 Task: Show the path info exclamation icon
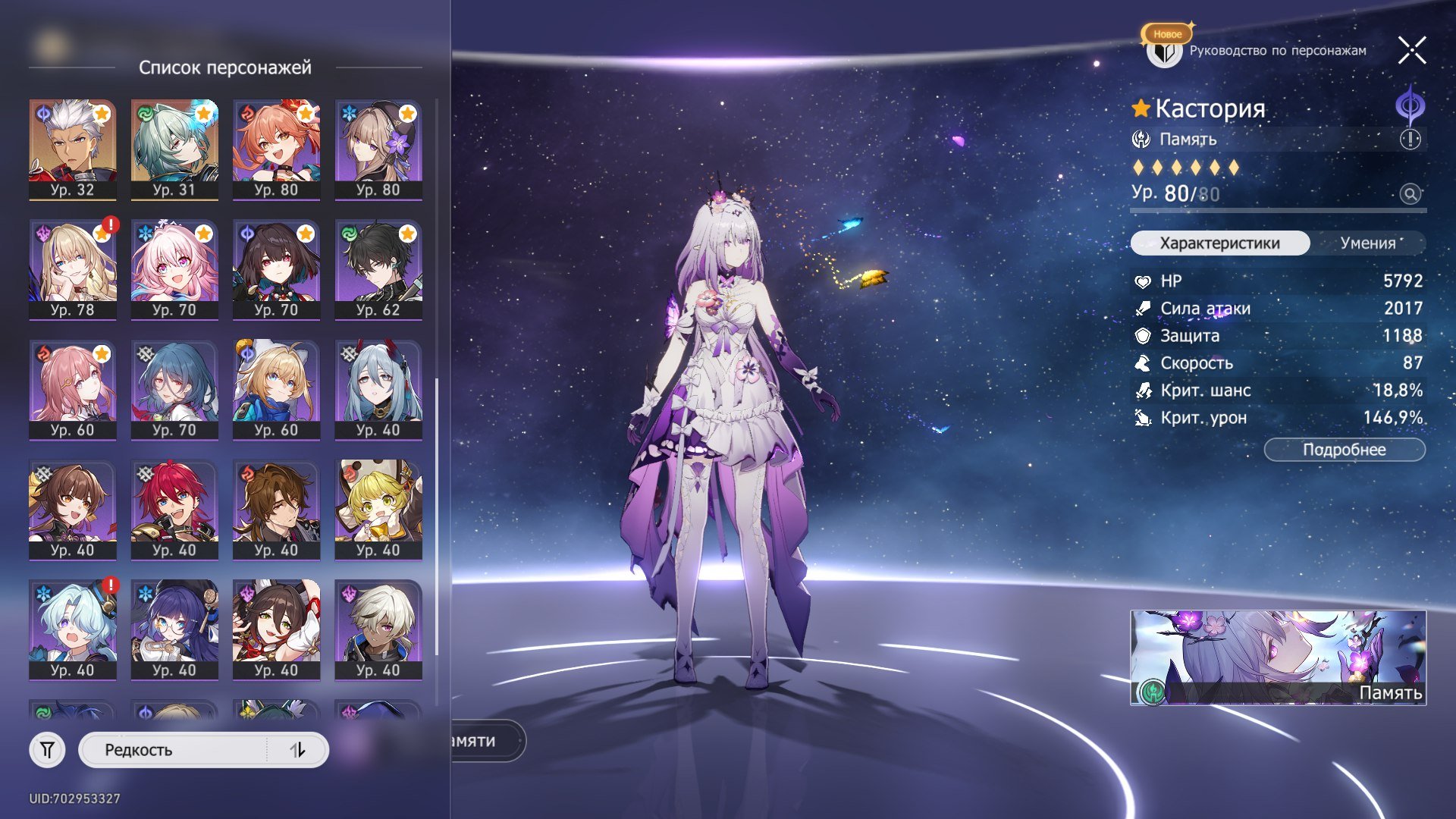(x=1410, y=140)
